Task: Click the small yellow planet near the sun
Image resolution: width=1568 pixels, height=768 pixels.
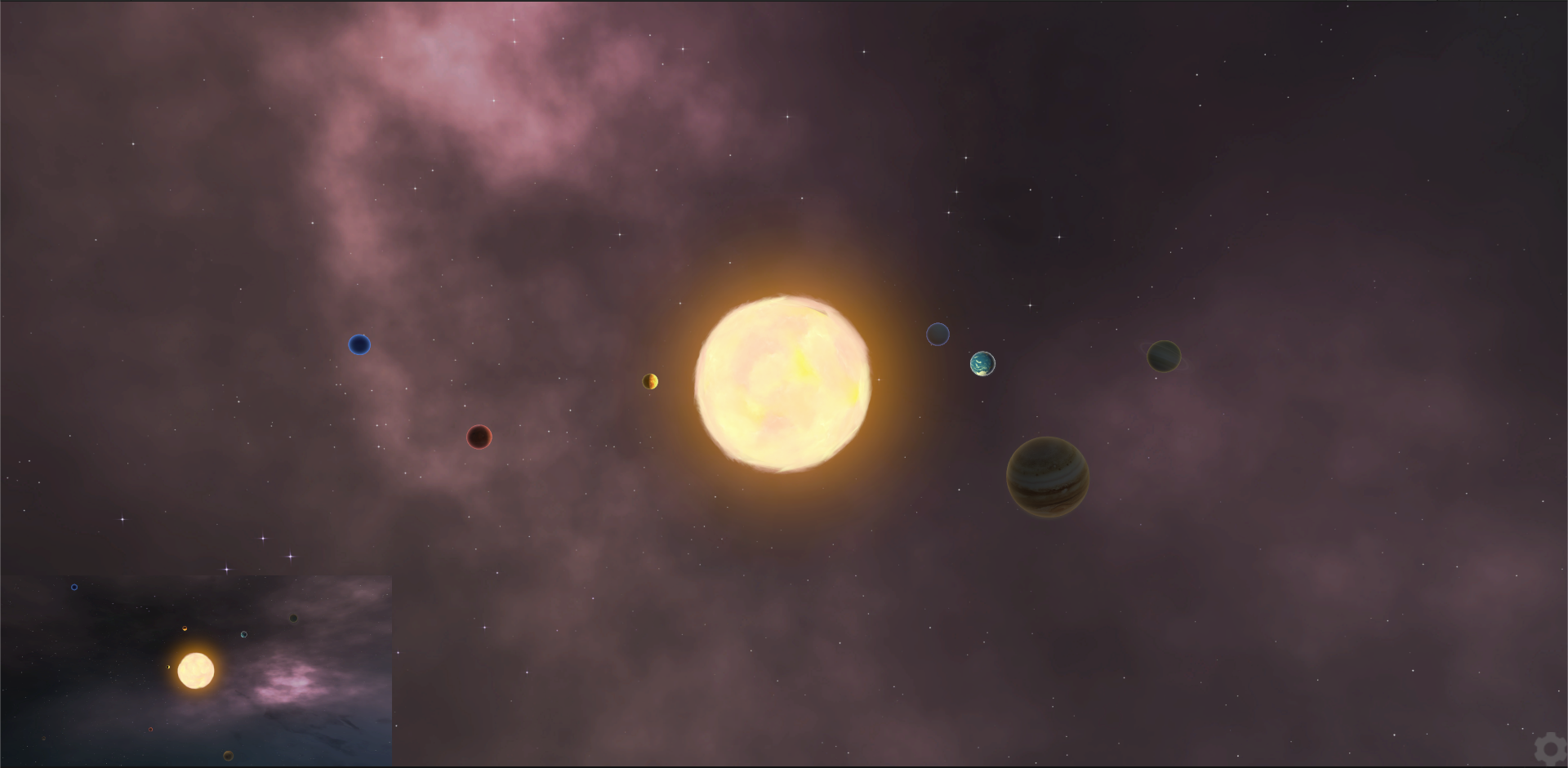Action: (651, 380)
